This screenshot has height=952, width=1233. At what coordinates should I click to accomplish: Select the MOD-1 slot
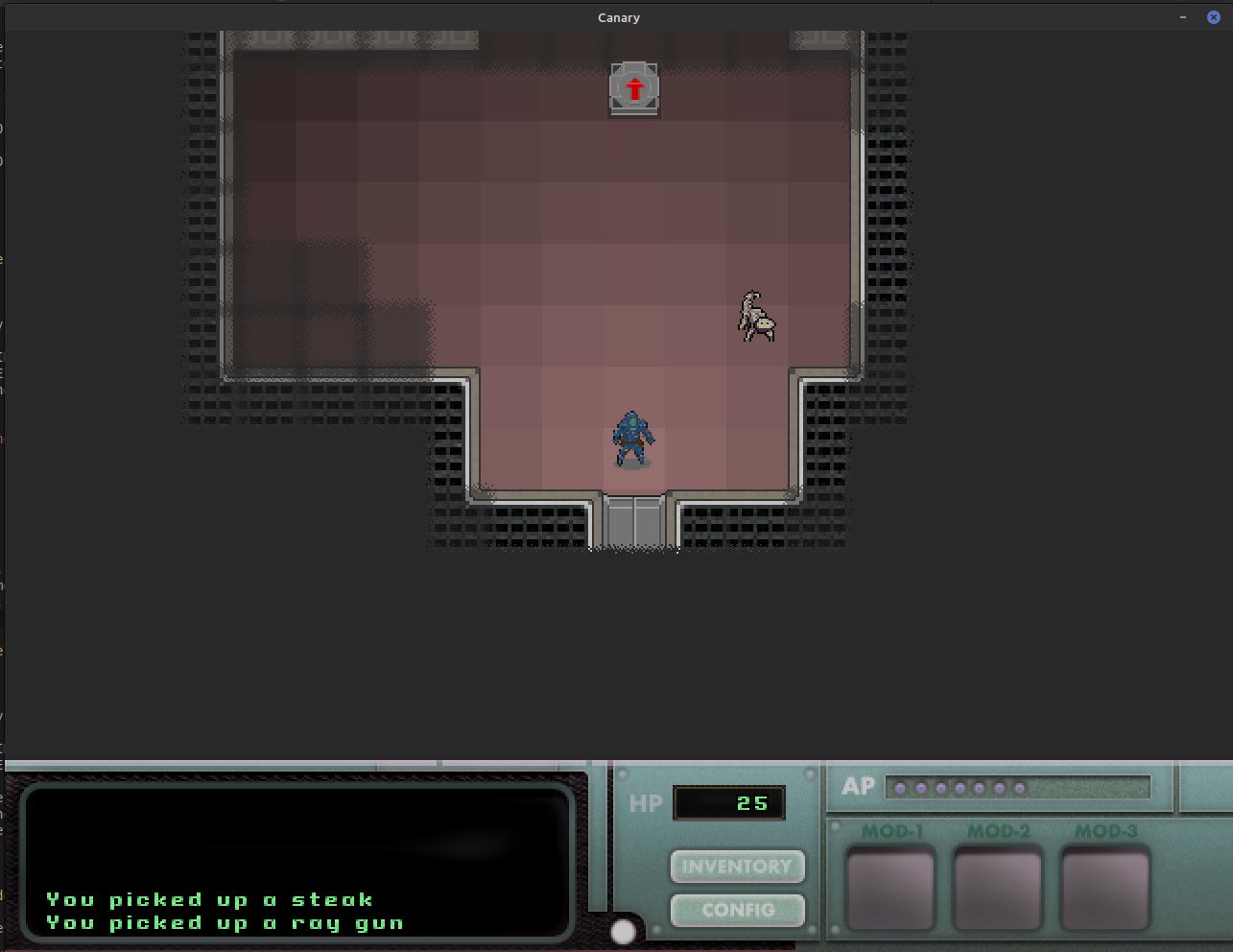click(x=890, y=889)
